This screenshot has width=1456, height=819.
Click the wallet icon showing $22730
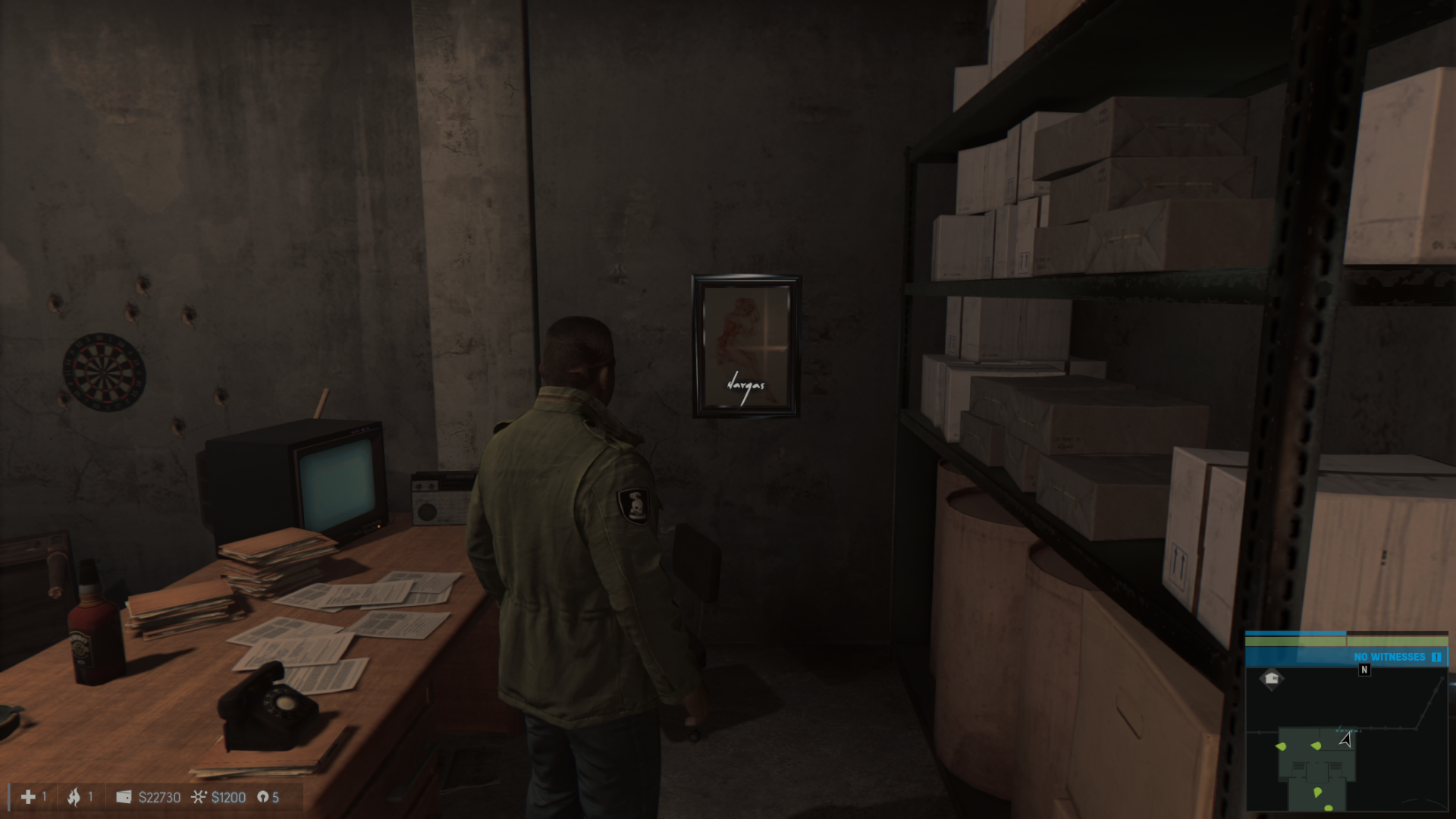tap(124, 797)
